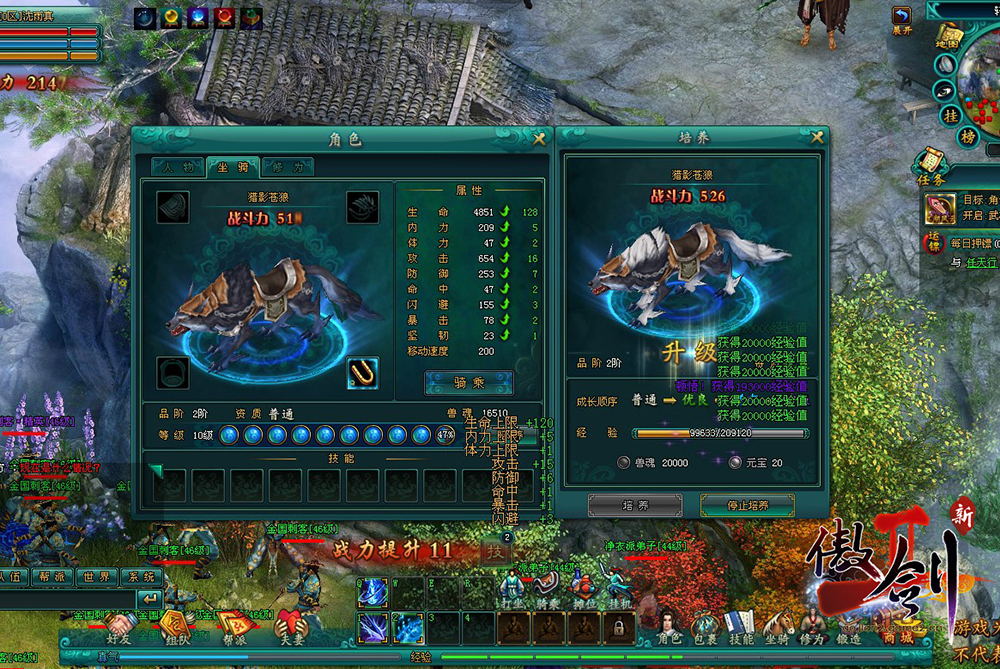
Task: Click the 骑乘 ride button
Action: (x=468, y=383)
